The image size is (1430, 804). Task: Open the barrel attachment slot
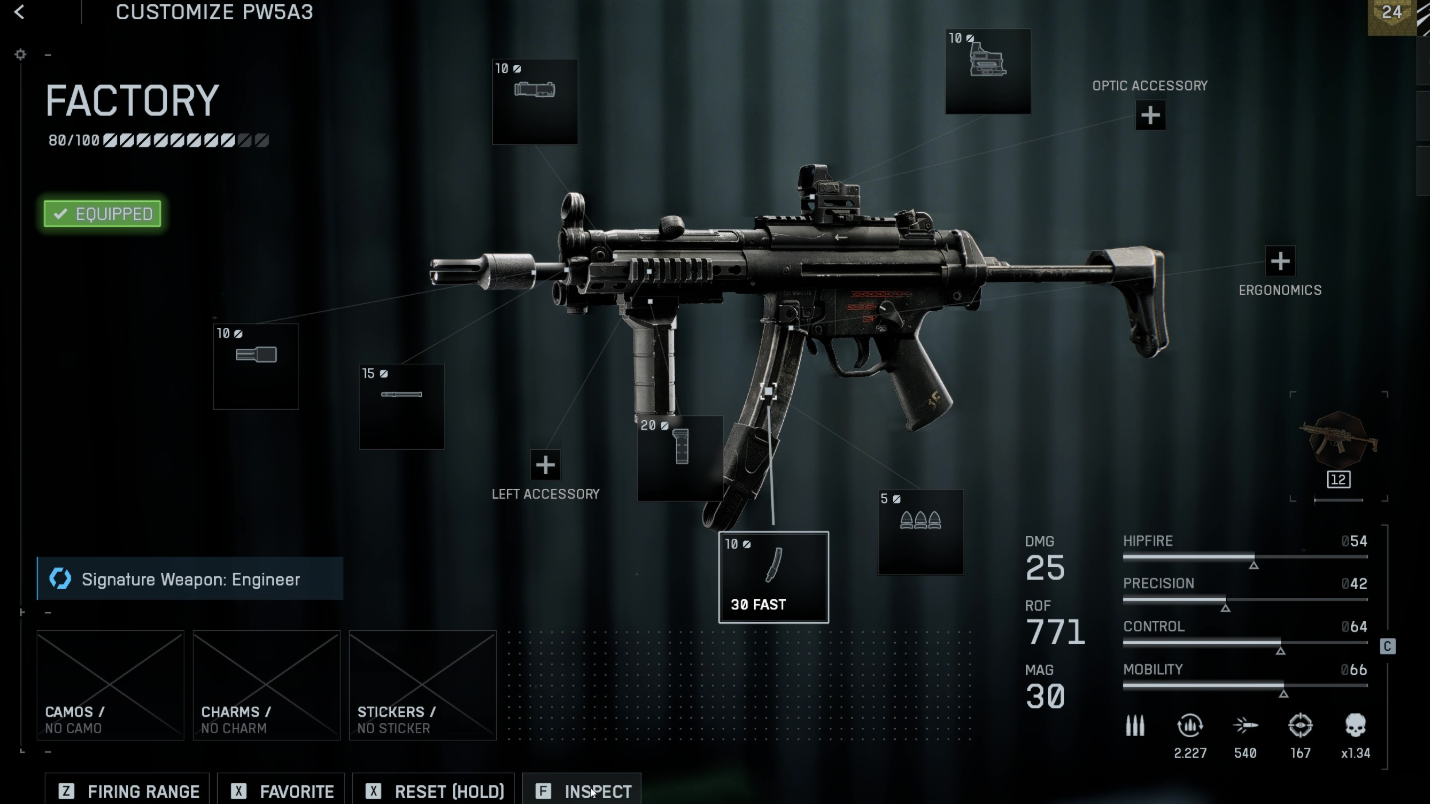[x=402, y=406]
